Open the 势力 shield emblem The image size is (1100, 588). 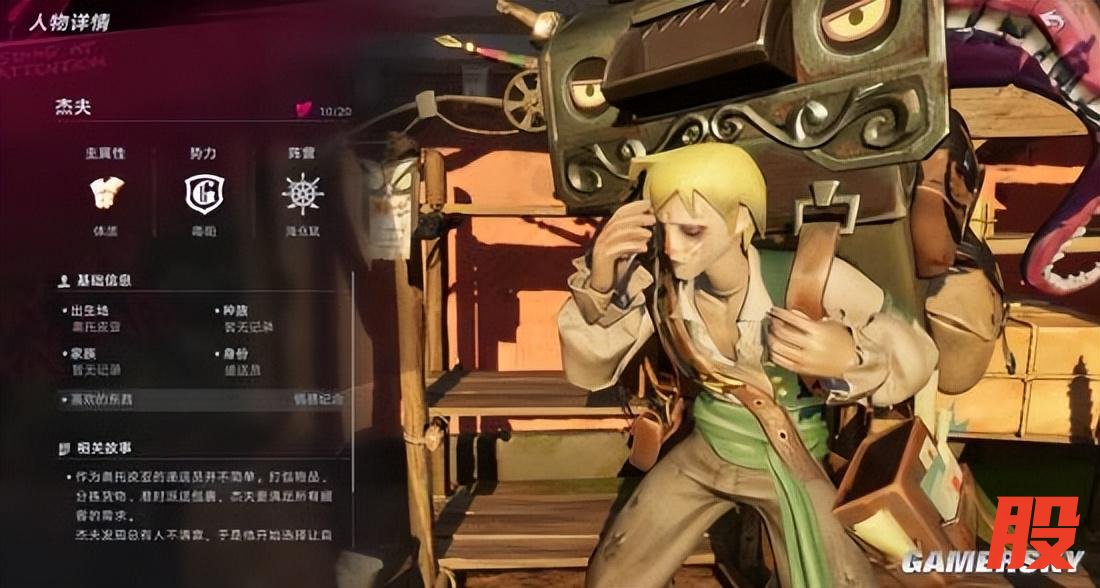tap(204, 193)
